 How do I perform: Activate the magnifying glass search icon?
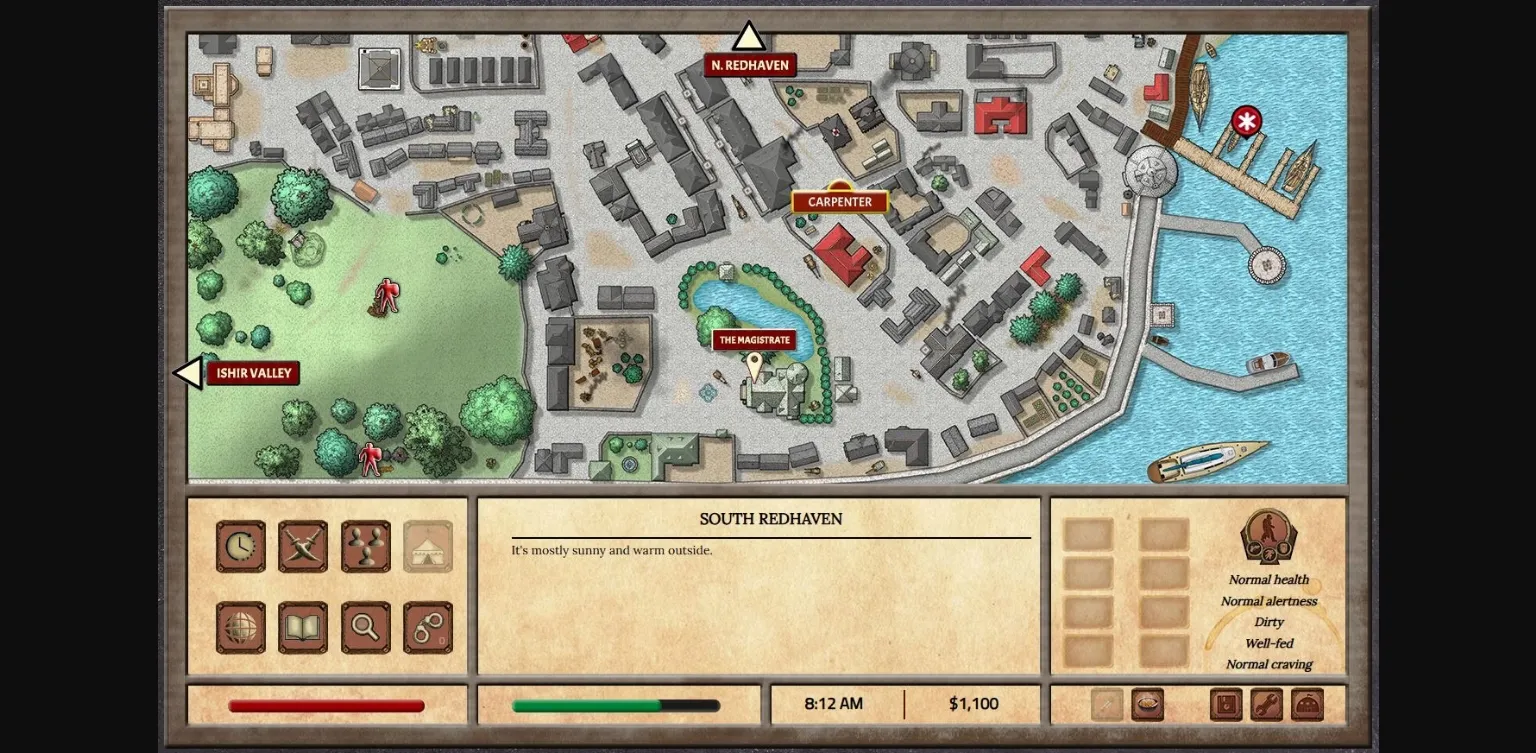click(366, 628)
